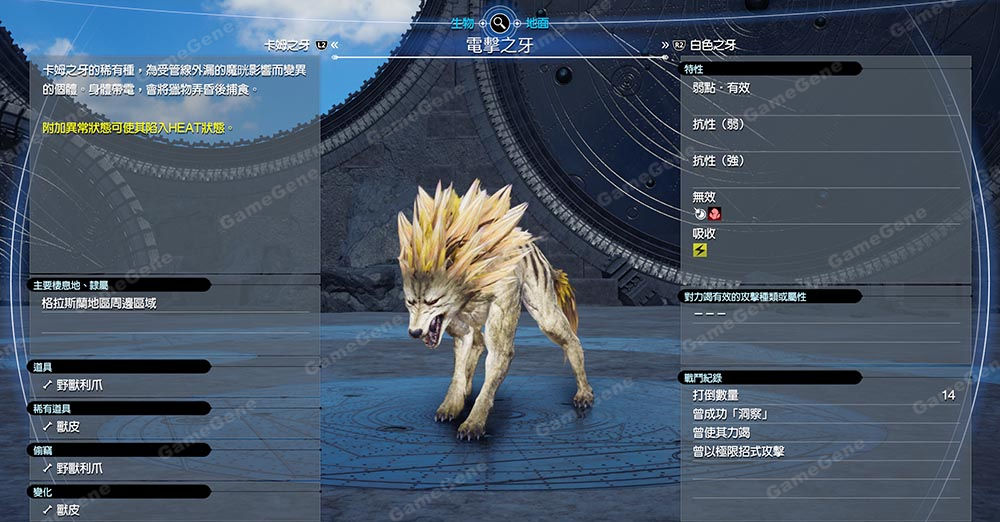This screenshot has width=1000, height=522.
Task: Click the yellow lightning absorb icon
Action: click(700, 250)
